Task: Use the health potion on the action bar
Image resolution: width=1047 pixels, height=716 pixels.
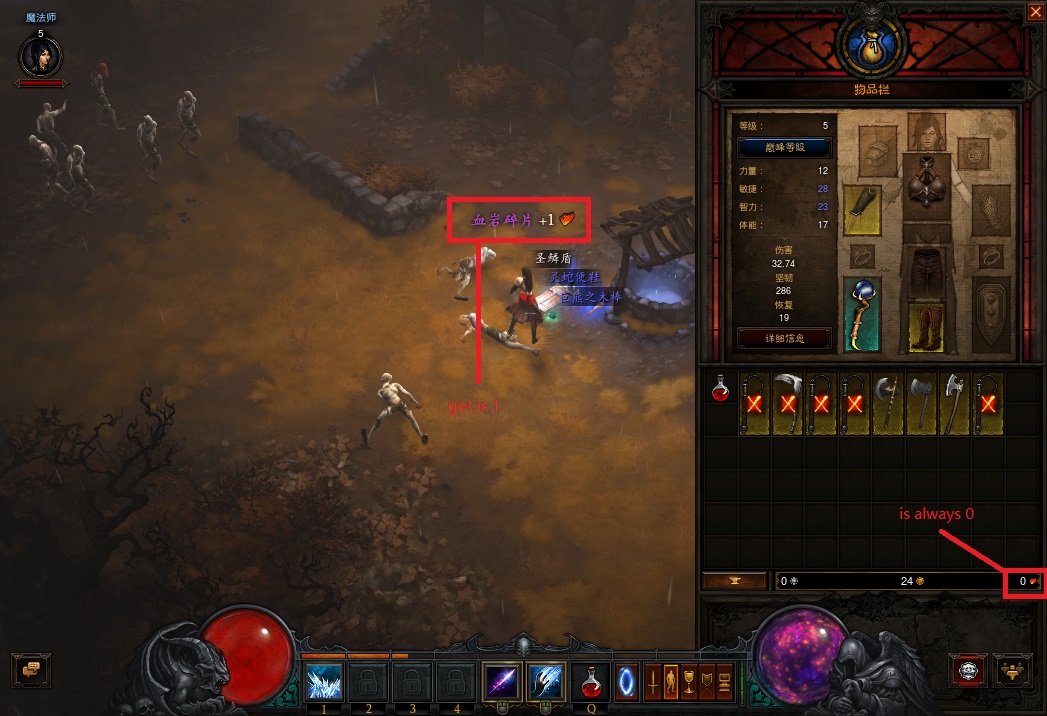Action: point(591,683)
